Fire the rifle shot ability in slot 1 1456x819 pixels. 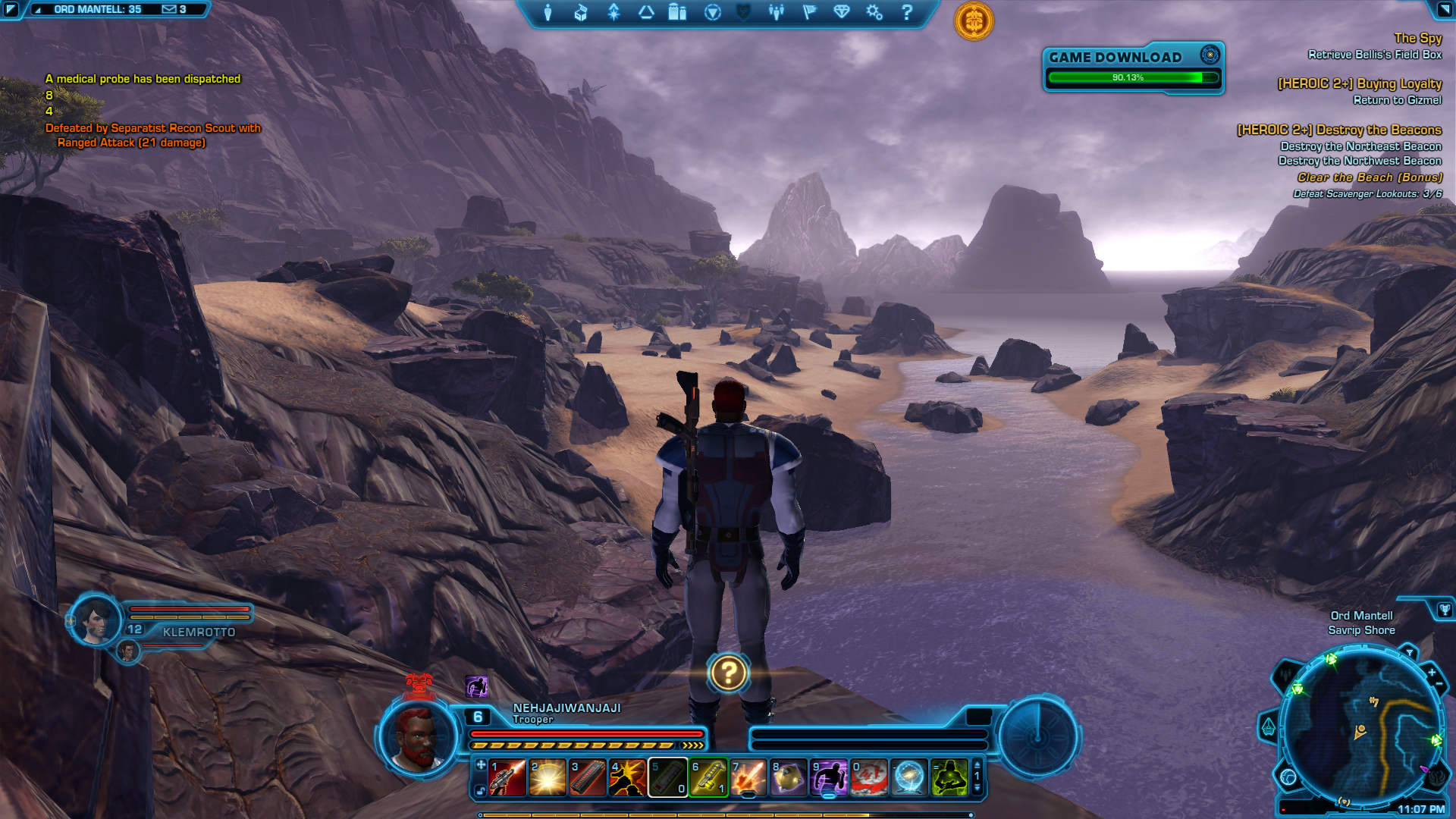pos(507,778)
